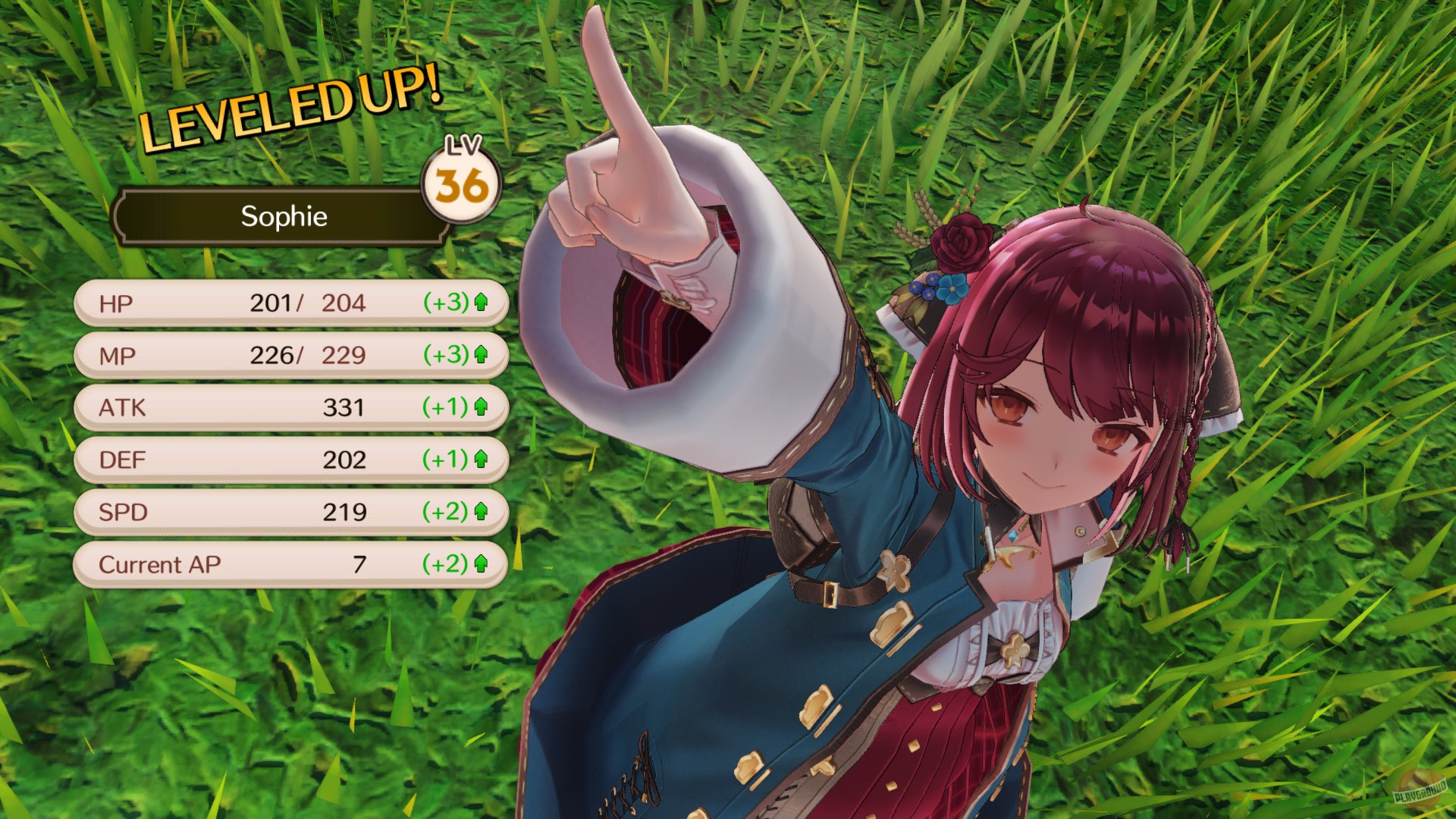This screenshot has height=819, width=1456.
Task: Select the ATK increase arrow icon
Action: point(482,406)
